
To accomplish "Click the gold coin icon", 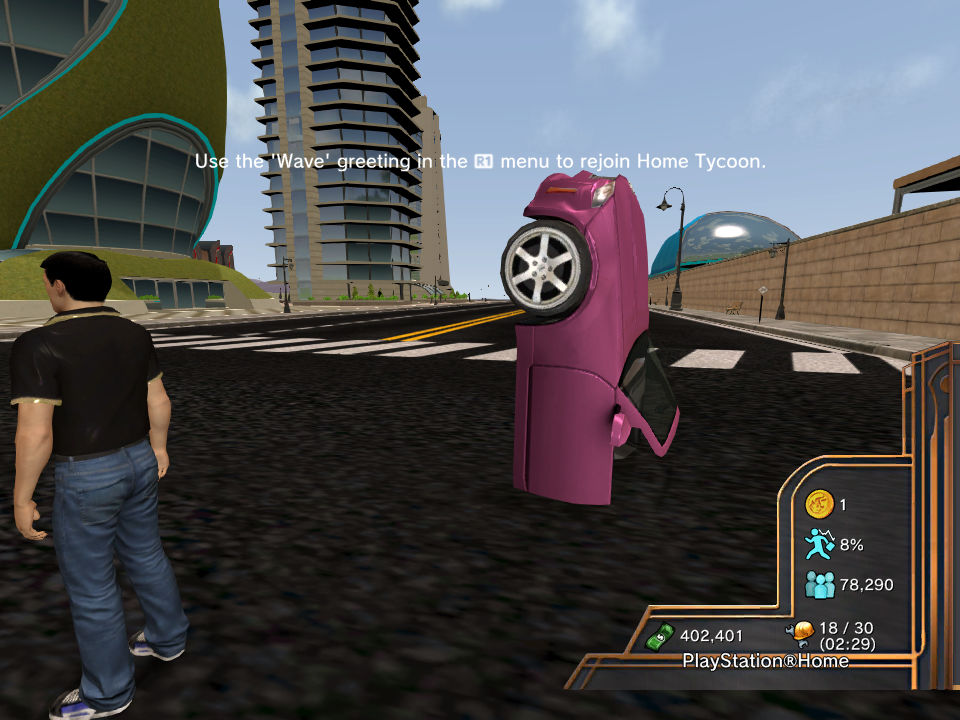I will pos(819,504).
